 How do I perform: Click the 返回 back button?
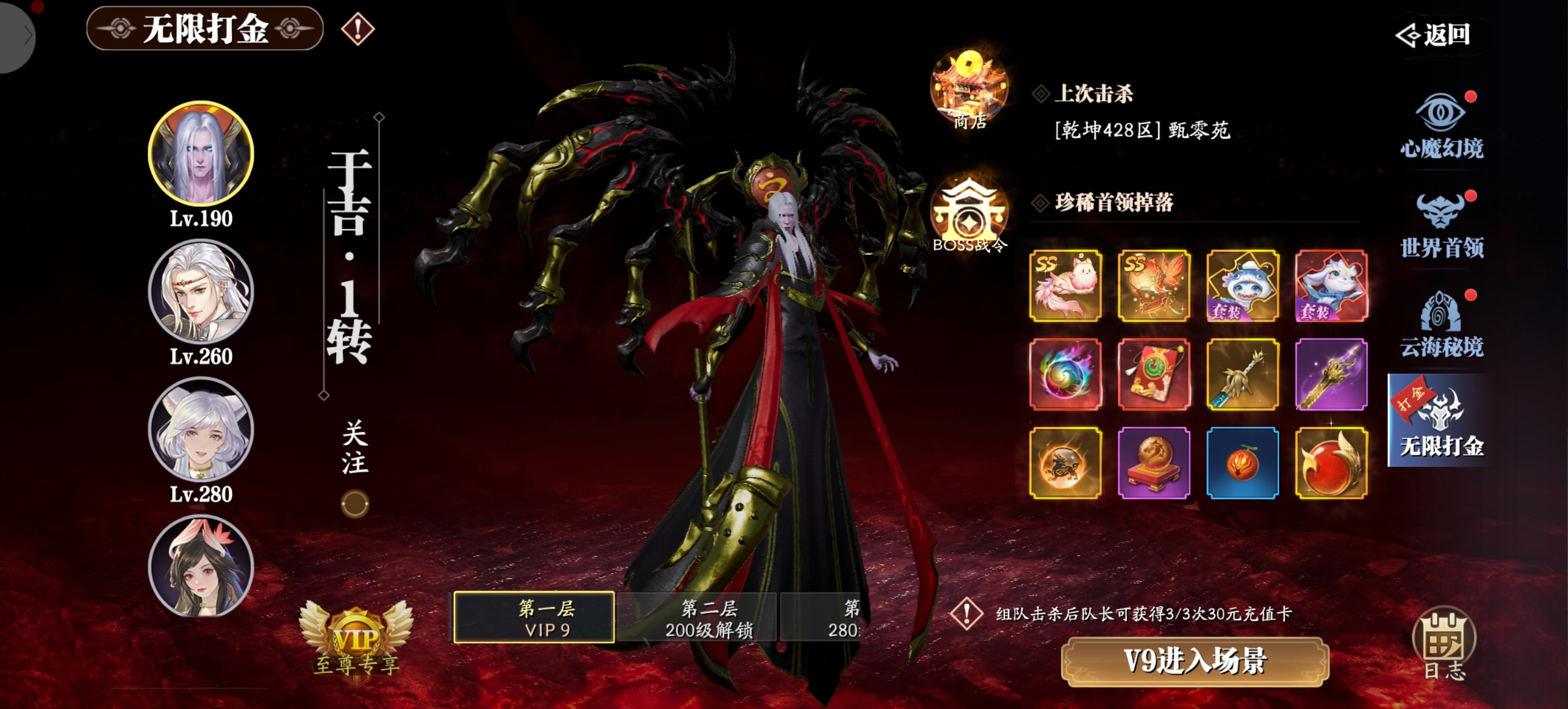[1434, 34]
